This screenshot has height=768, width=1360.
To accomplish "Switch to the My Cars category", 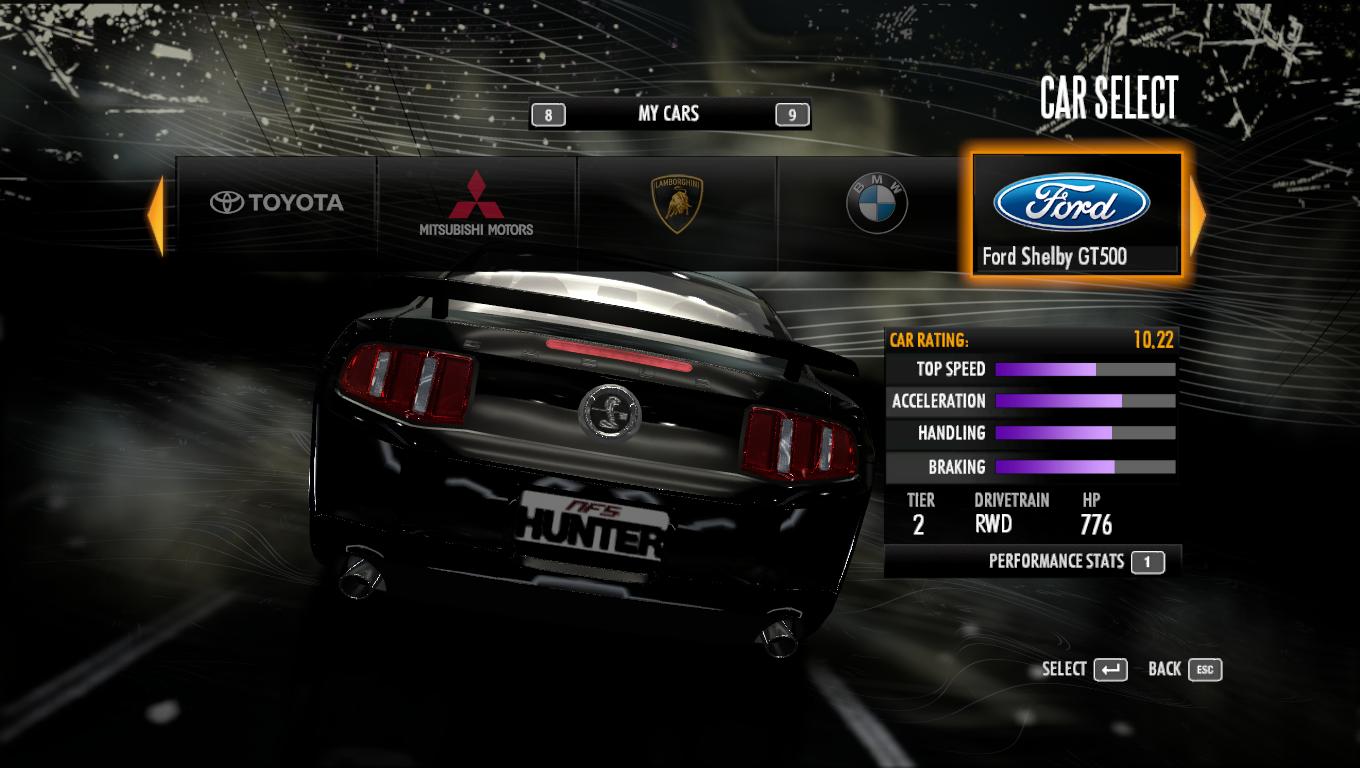I will click(x=668, y=114).
